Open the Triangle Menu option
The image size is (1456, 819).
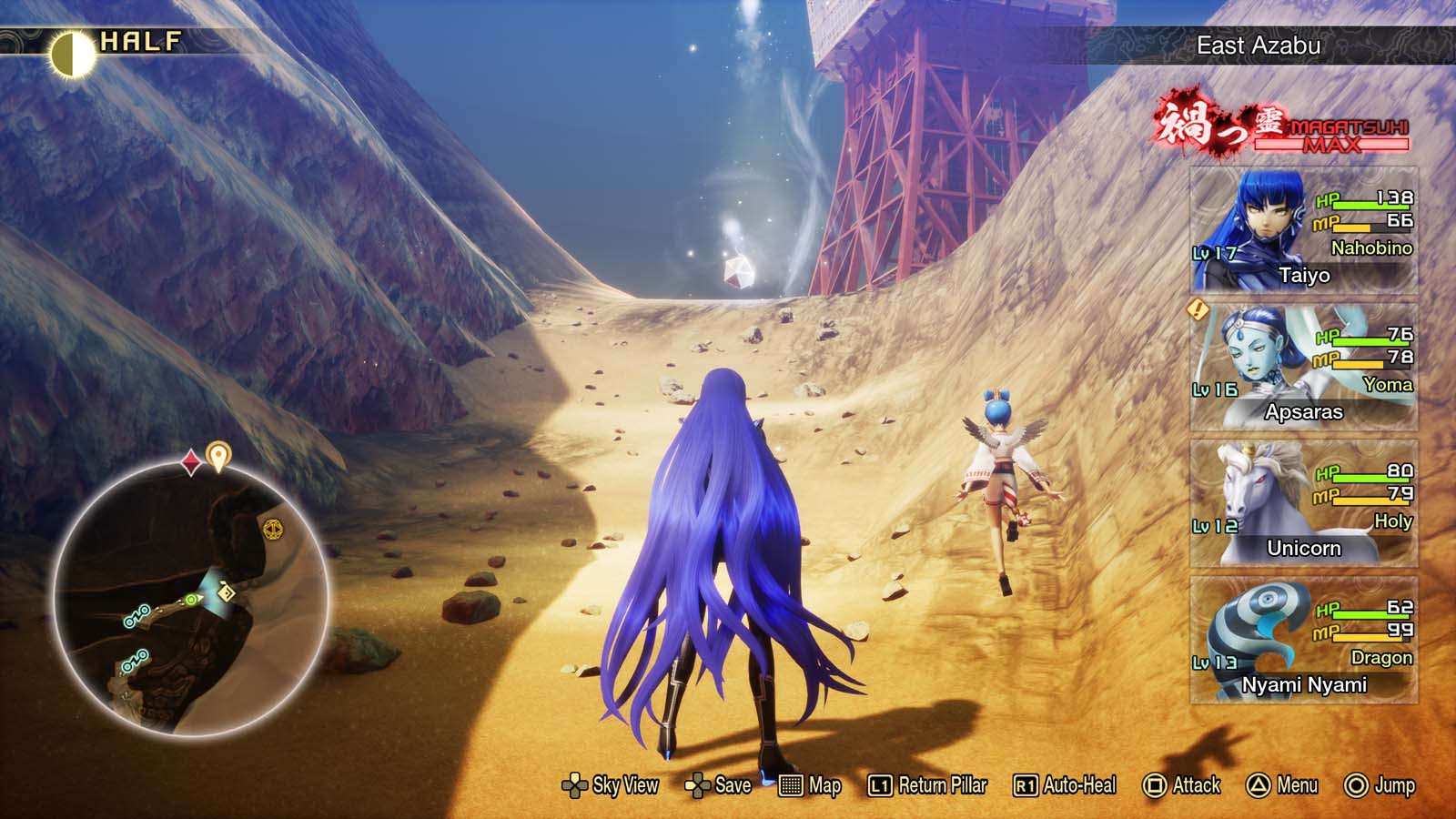click(x=1257, y=784)
